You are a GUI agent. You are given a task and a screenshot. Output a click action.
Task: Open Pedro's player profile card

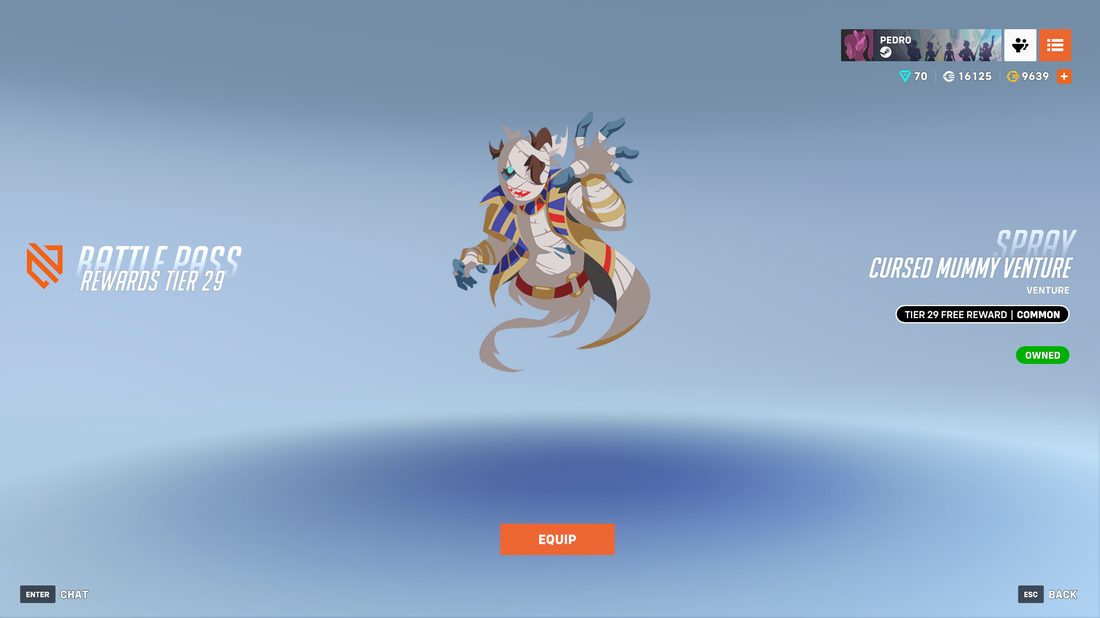(x=920, y=45)
